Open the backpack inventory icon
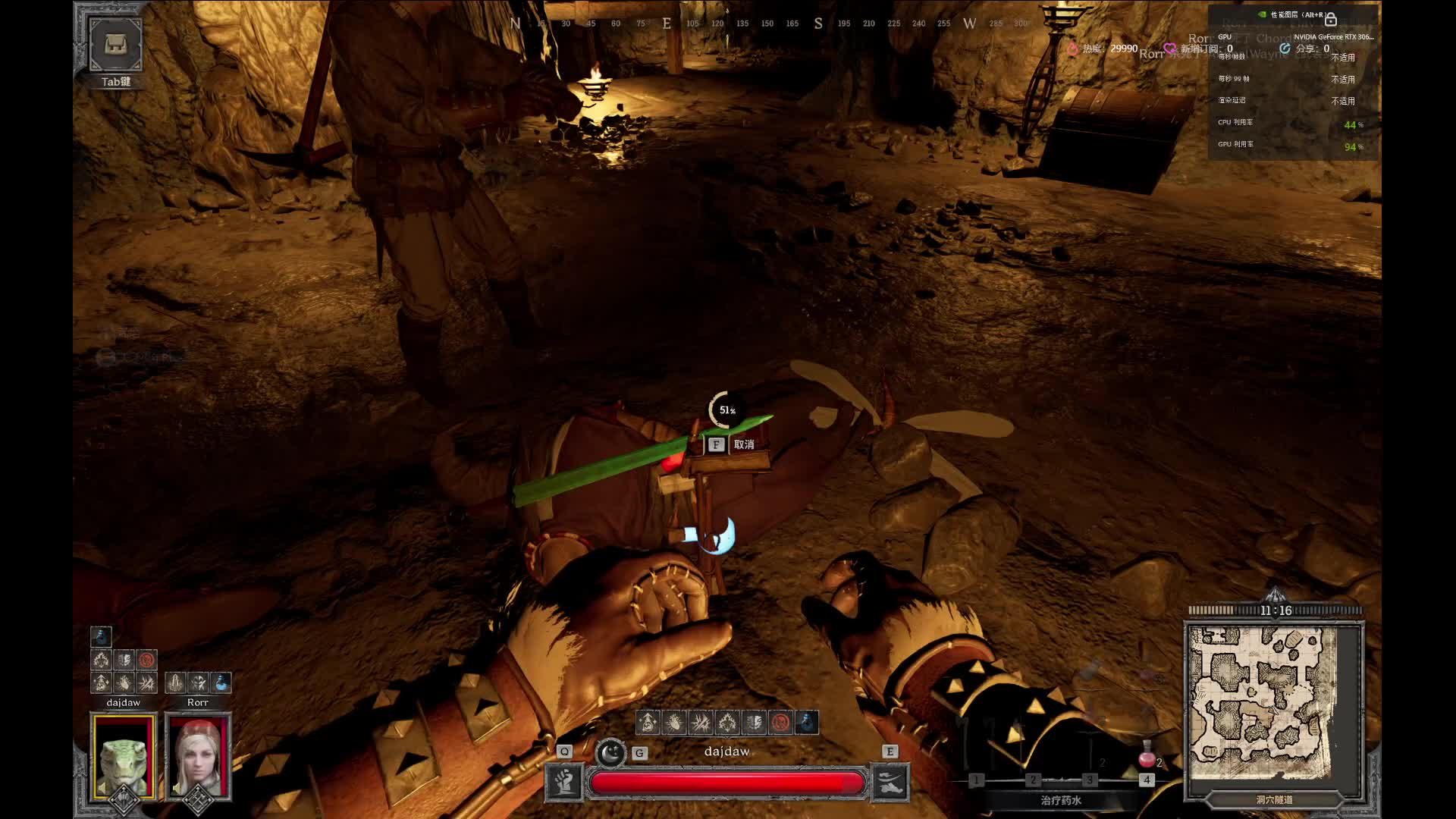The image size is (1456, 819). (115, 45)
